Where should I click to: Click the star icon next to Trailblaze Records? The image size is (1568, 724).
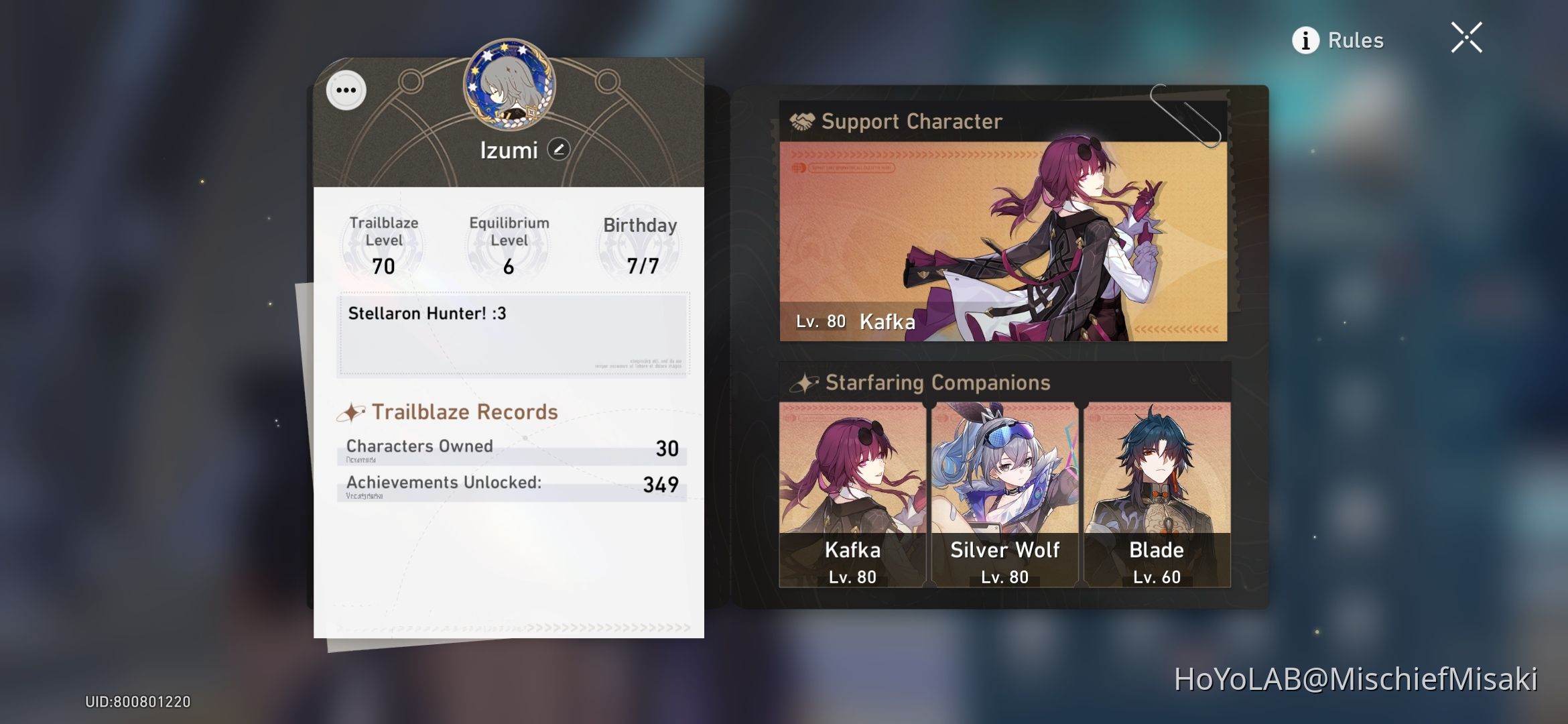click(351, 411)
